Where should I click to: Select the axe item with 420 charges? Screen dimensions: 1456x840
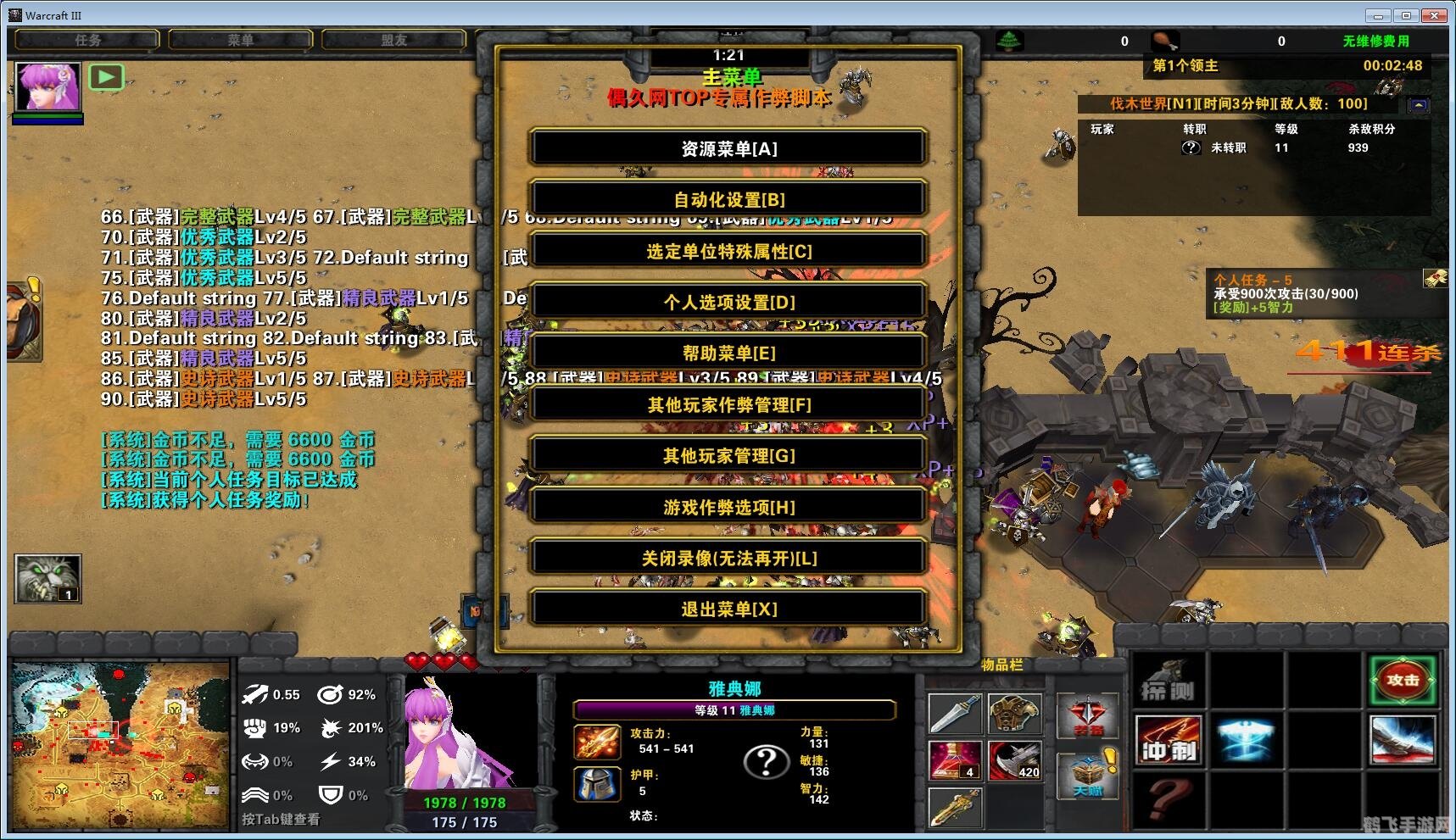click(1015, 760)
